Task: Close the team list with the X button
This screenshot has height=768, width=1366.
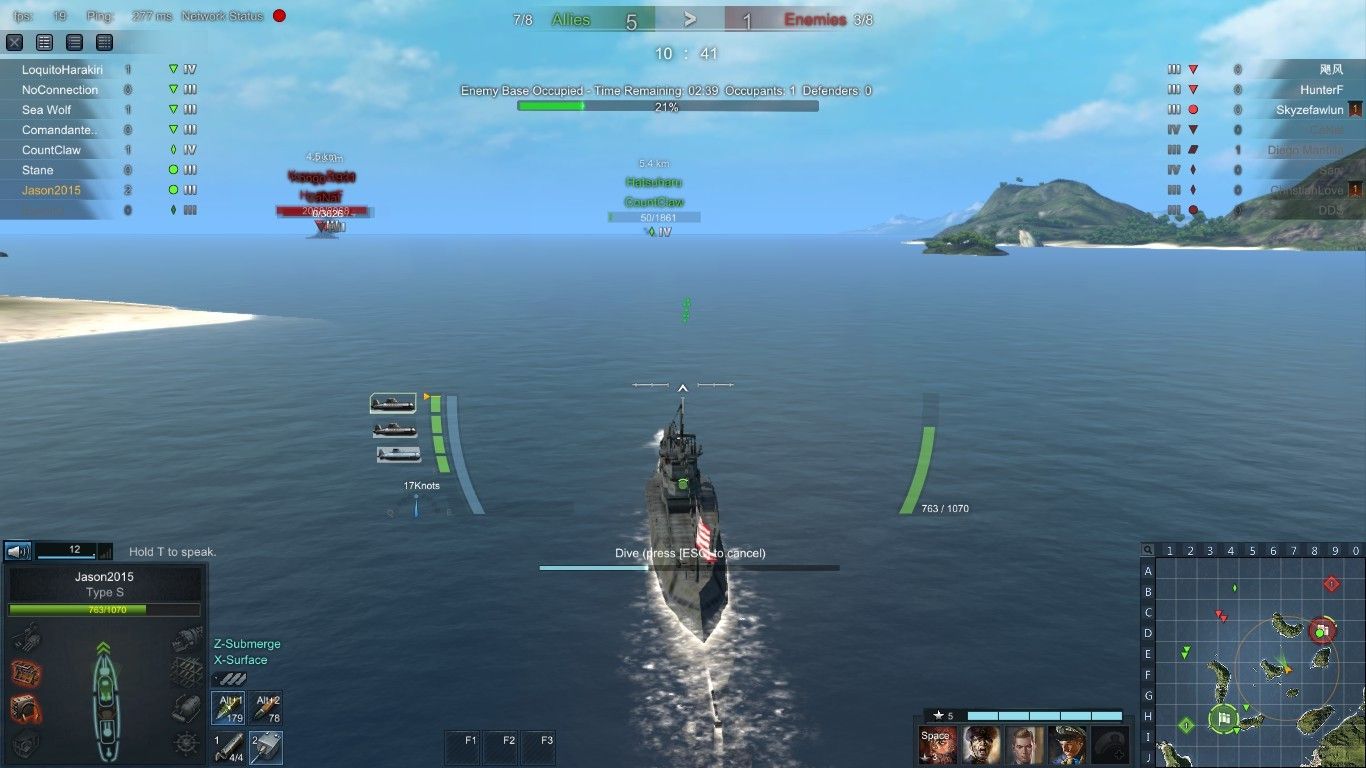Action: (15, 42)
